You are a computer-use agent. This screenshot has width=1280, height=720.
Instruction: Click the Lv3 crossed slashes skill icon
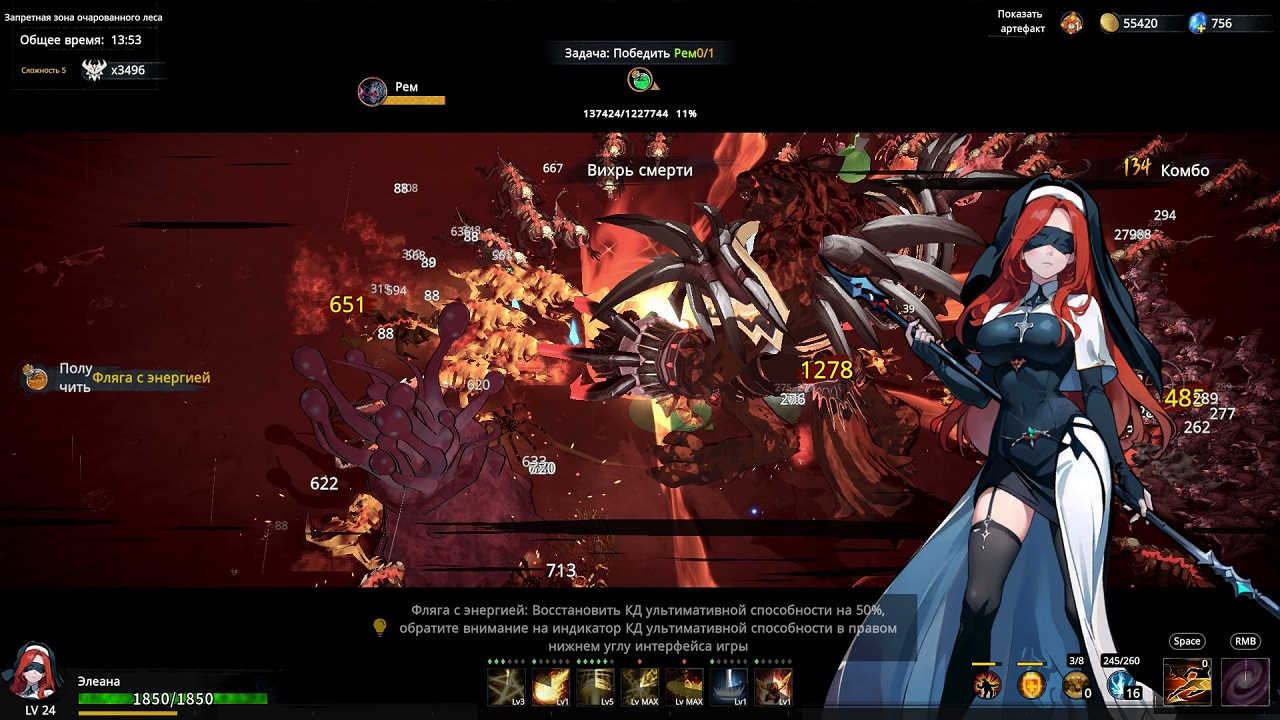[x=506, y=686]
